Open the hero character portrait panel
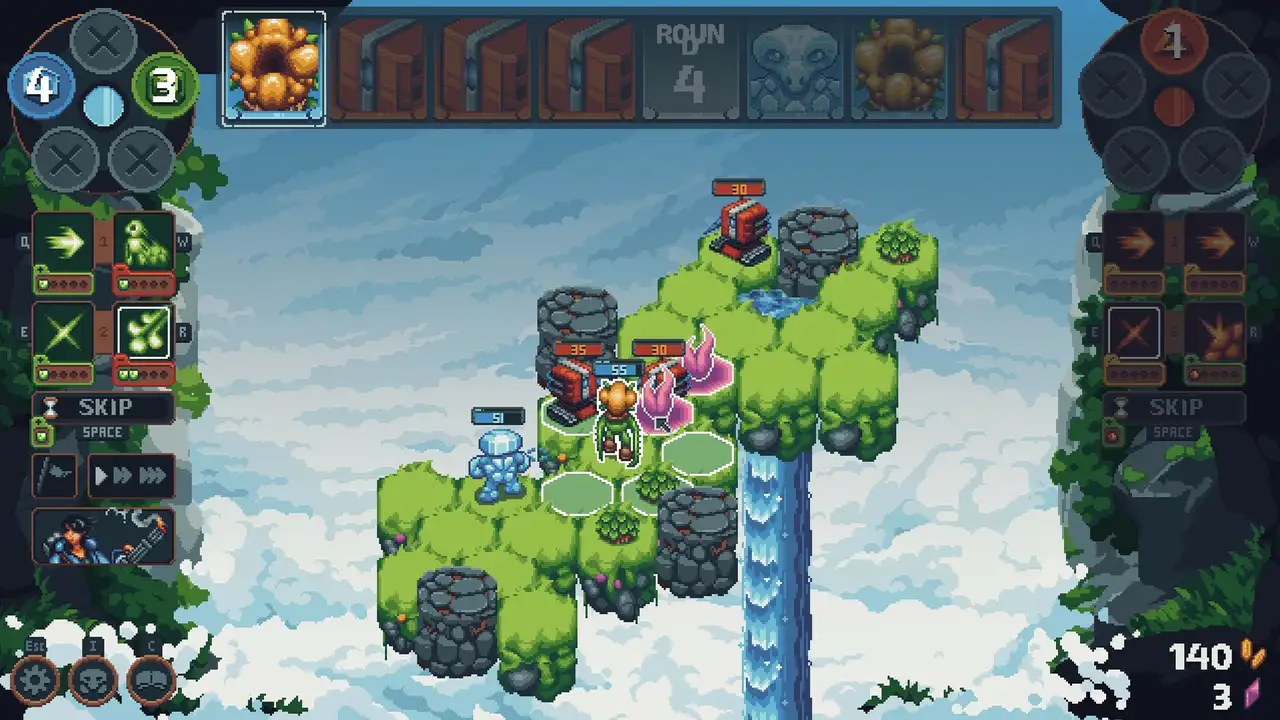The width and height of the screenshot is (1280, 720). coord(104,537)
